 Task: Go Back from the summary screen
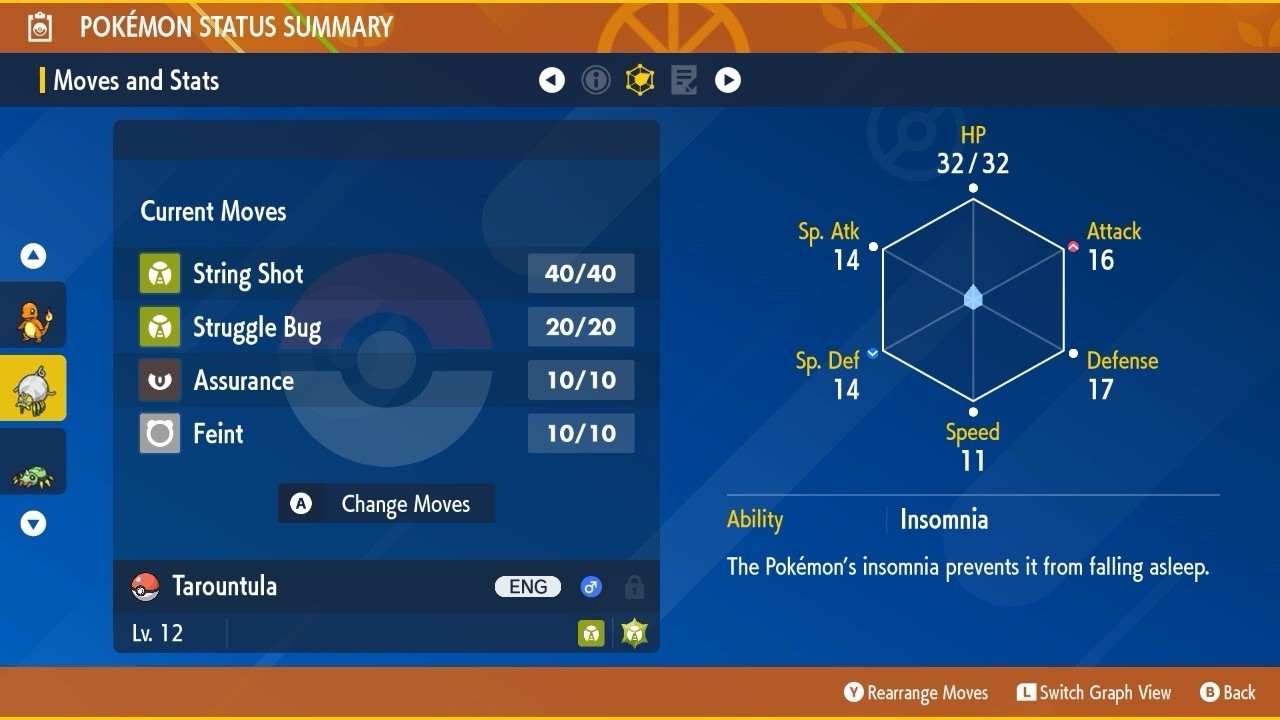(x=1227, y=692)
